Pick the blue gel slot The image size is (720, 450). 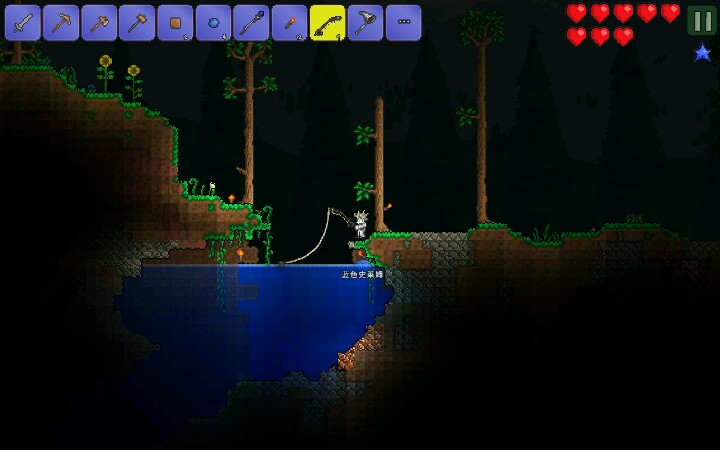tap(213, 22)
